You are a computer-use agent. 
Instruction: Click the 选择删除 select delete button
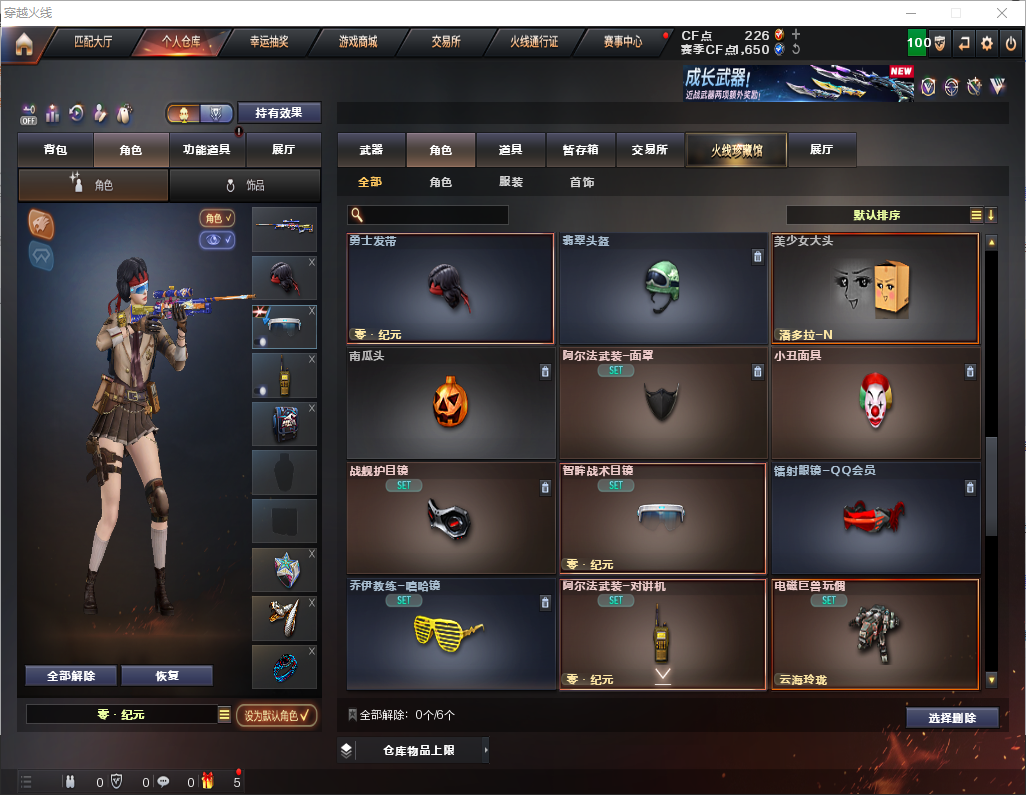[x=952, y=718]
